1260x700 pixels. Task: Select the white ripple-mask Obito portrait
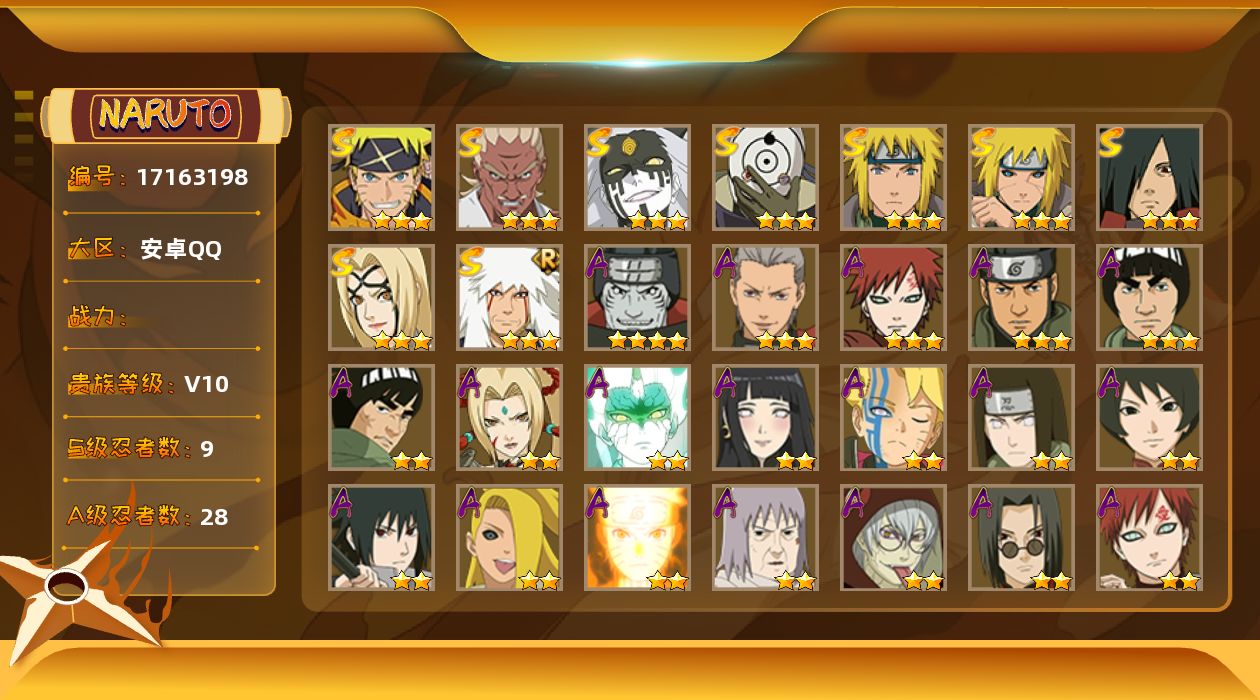pyautogui.click(x=765, y=178)
